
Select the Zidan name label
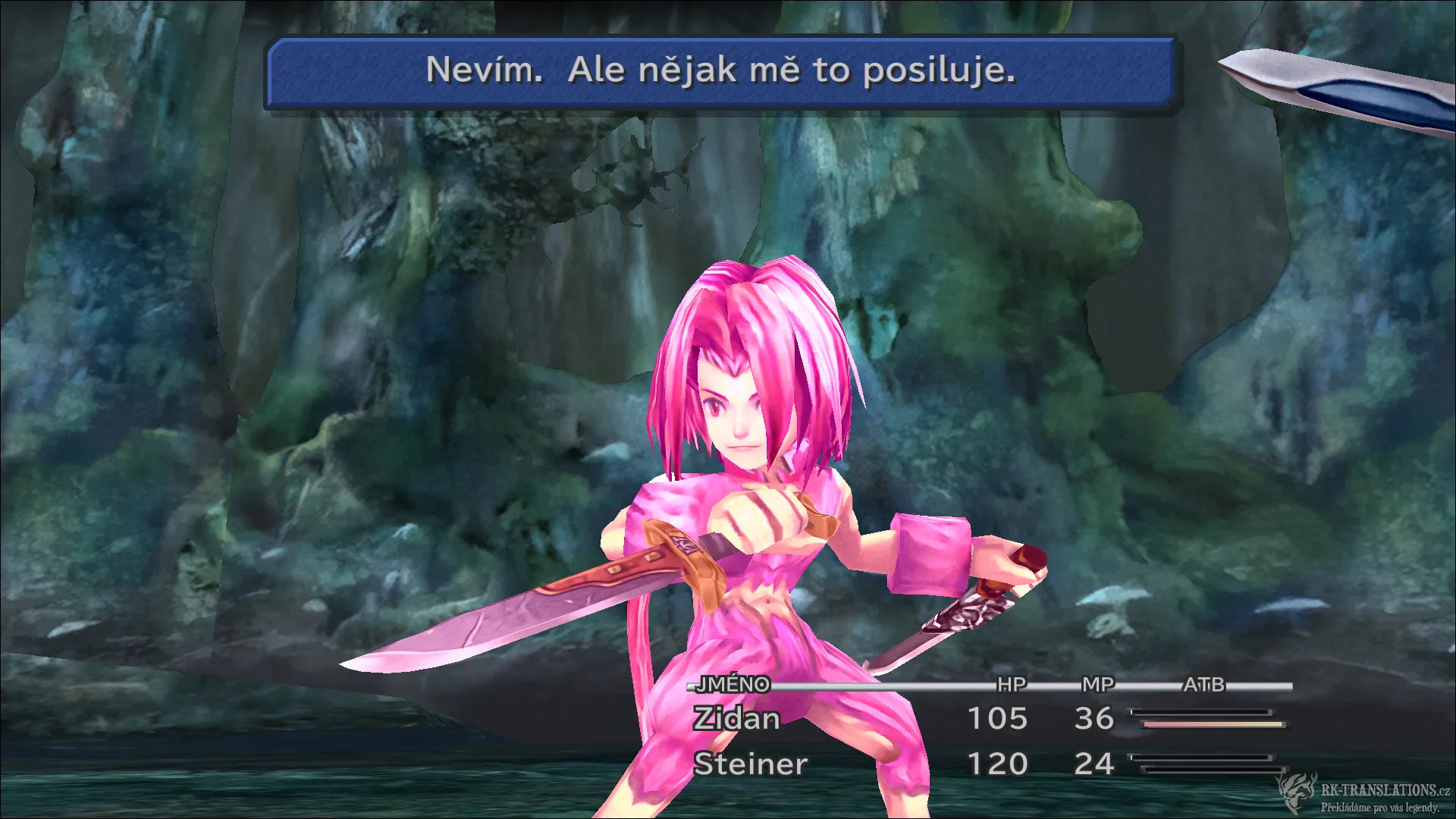point(736,719)
